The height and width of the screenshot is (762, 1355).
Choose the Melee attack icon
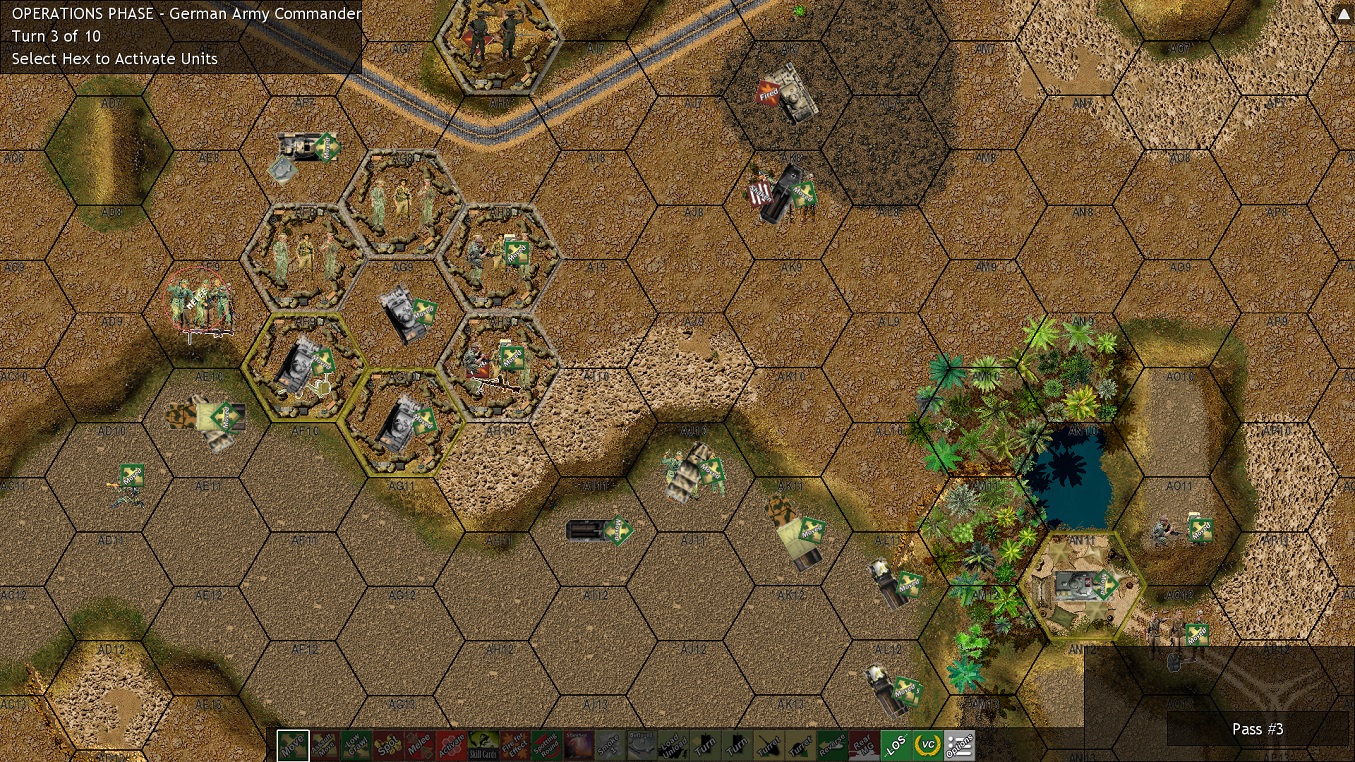[x=419, y=744]
